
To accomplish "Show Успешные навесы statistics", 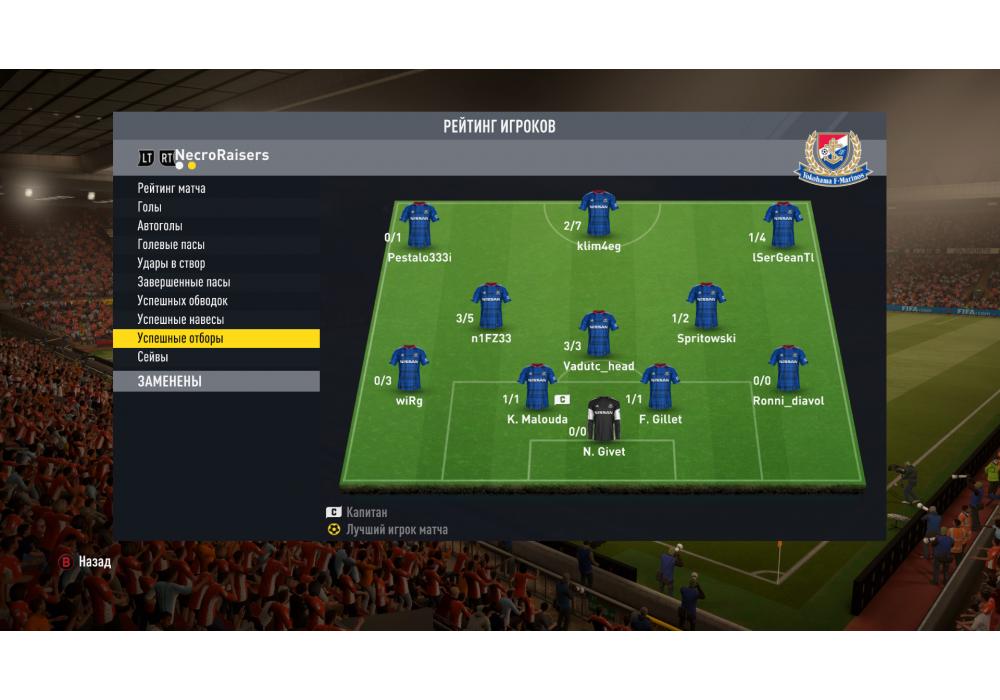I will click(181, 319).
